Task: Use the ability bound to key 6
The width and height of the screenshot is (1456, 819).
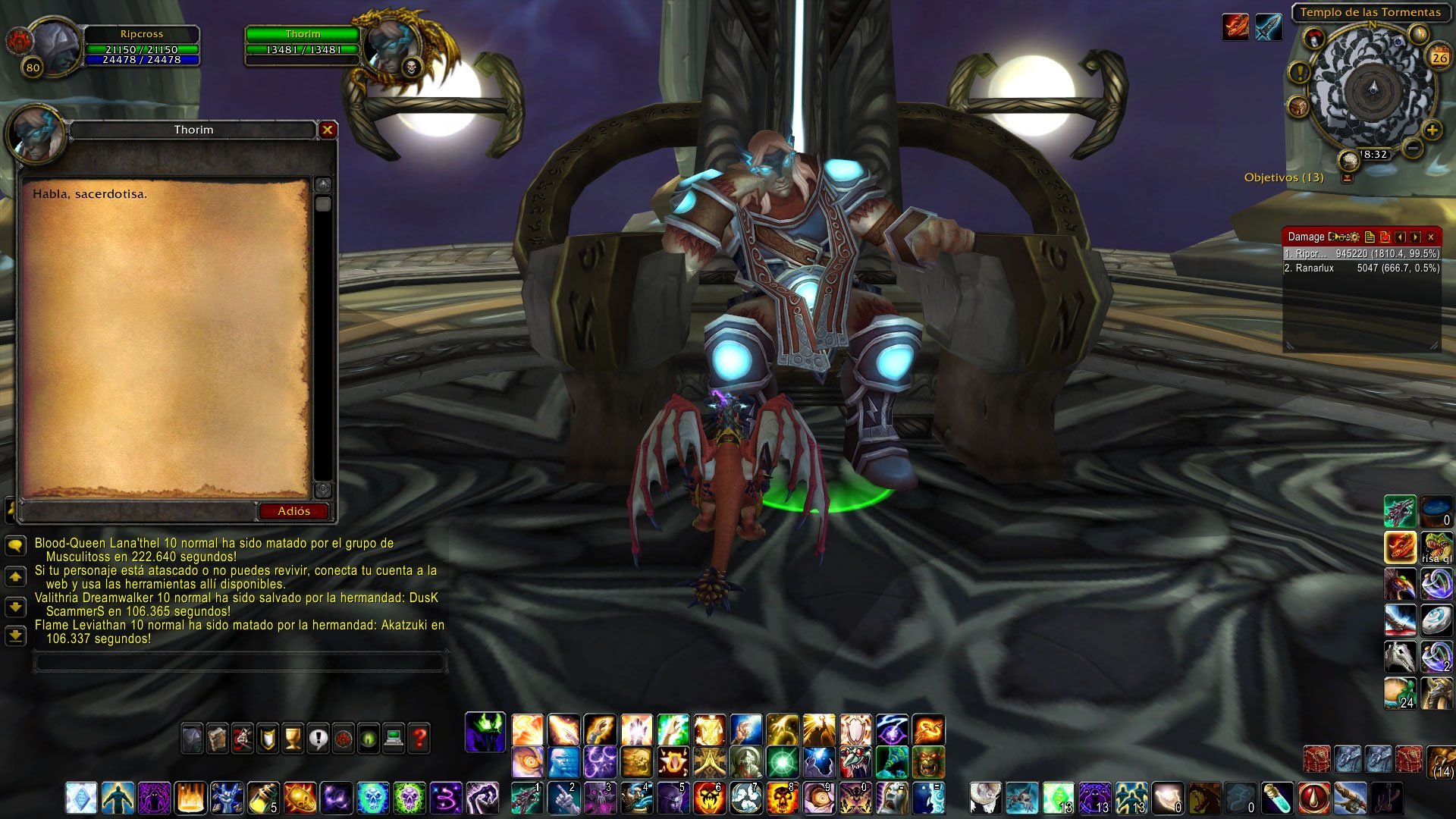Action: pyautogui.click(x=709, y=798)
